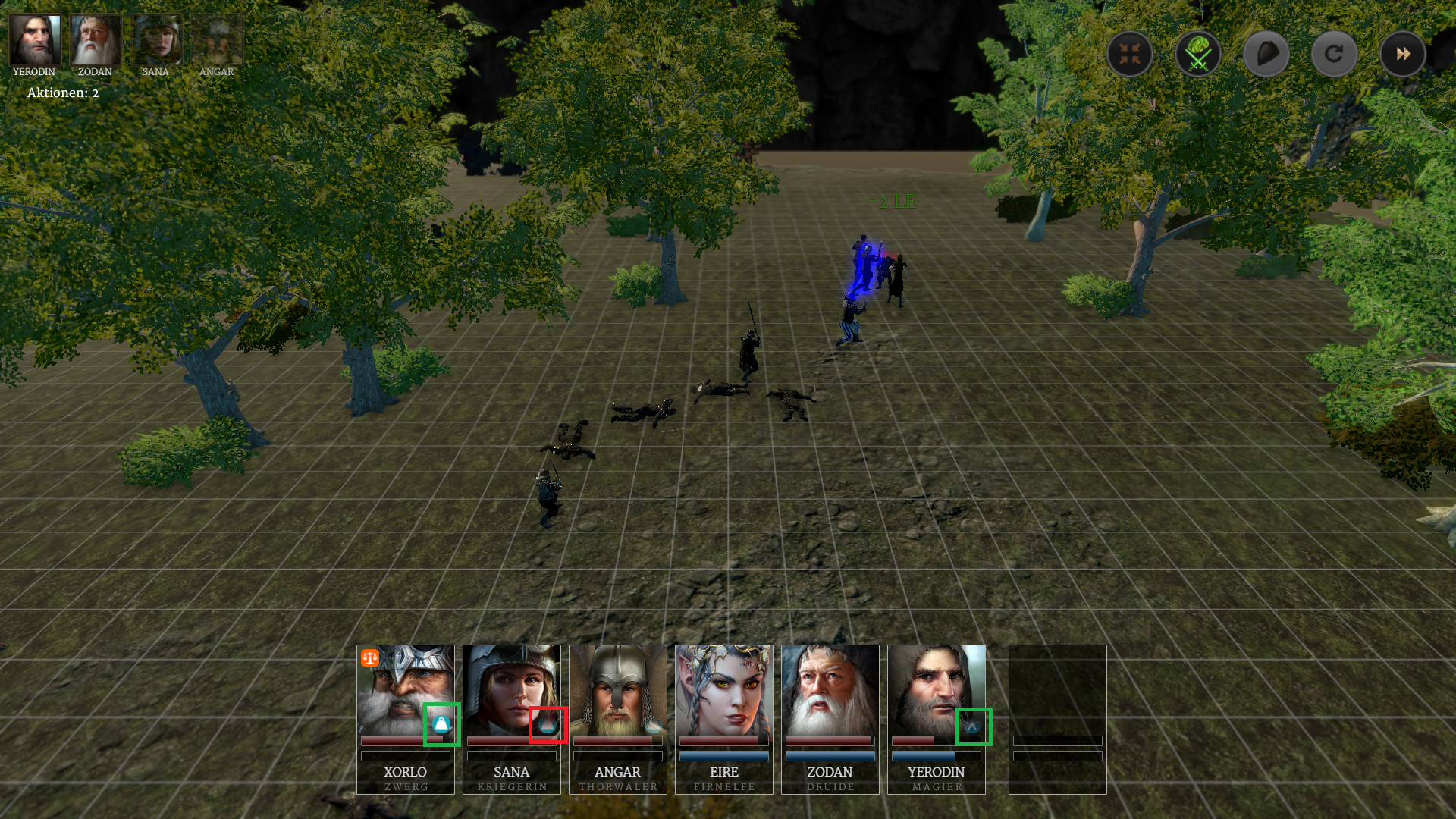
Task: Select Yerodin the Magier party card
Action: coord(937,719)
